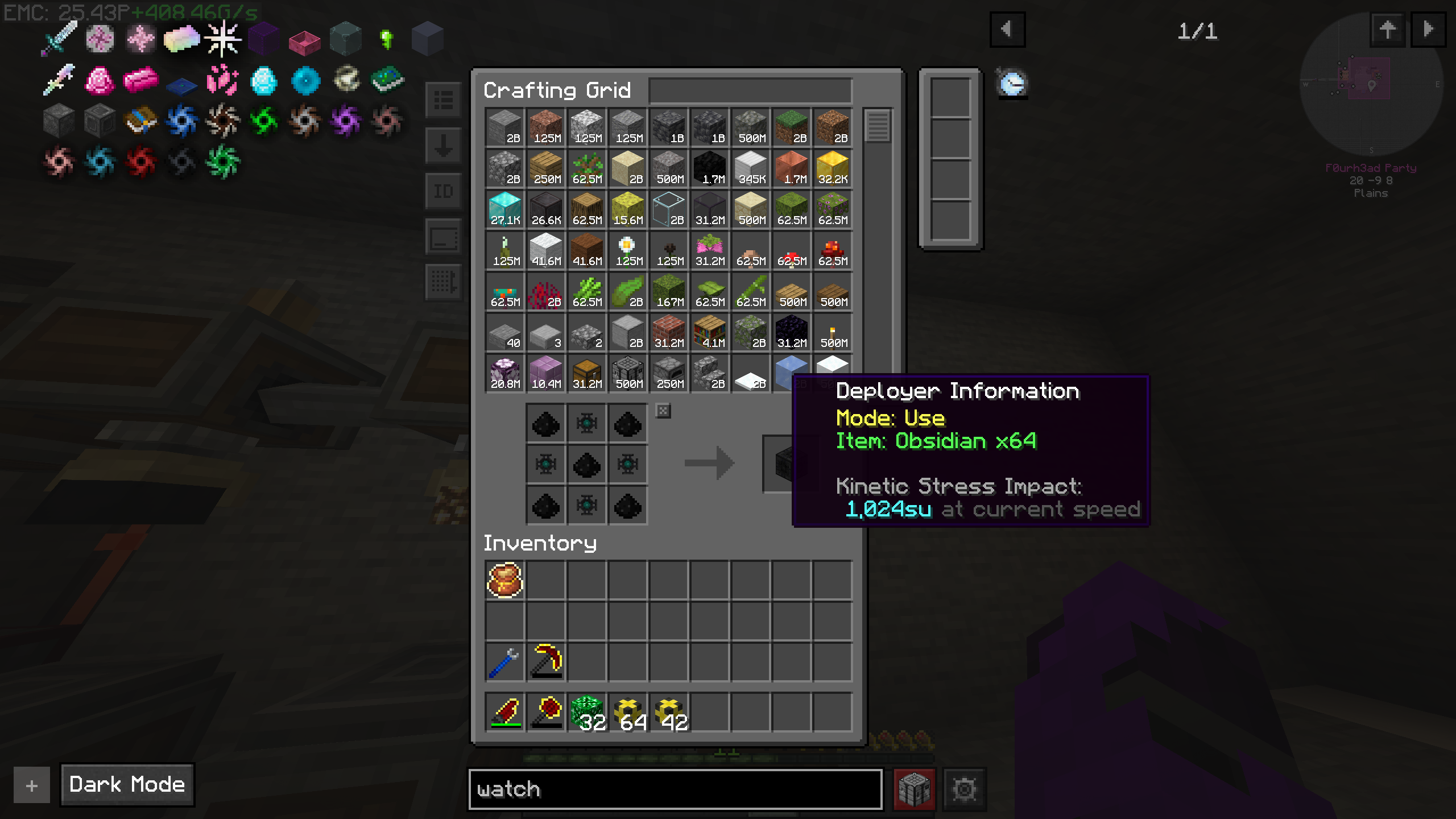The height and width of the screenshot is (819, 1456).
Task: Click the grid size icon on the sidebar
Action: click(x=444, y=280)
